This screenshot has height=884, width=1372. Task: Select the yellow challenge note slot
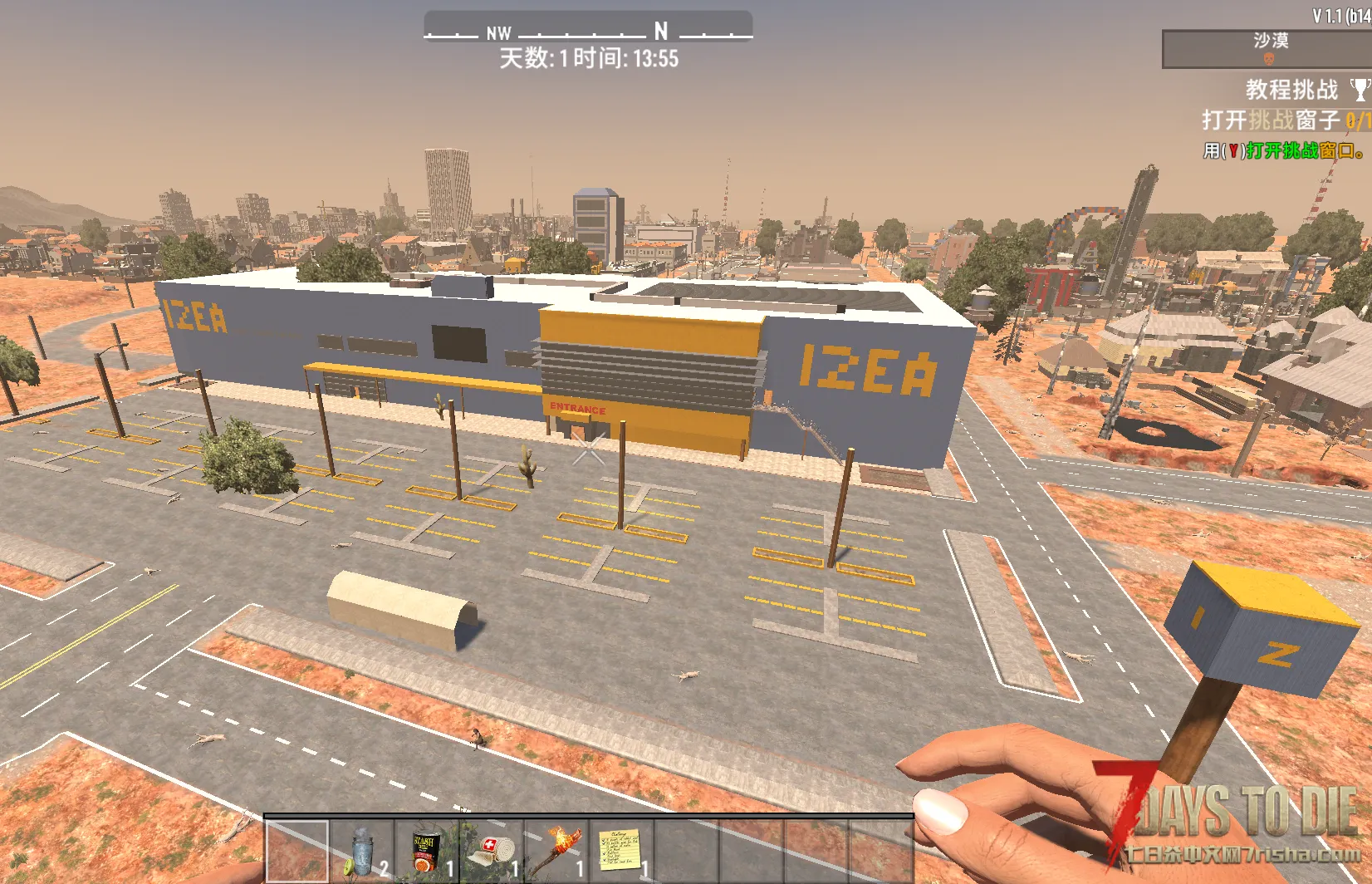tap(621, 851)
